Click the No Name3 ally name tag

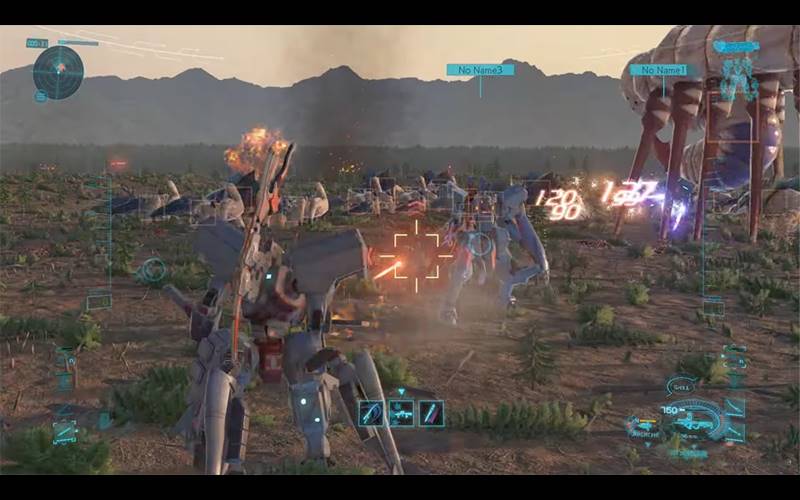[x=480, y=70]
